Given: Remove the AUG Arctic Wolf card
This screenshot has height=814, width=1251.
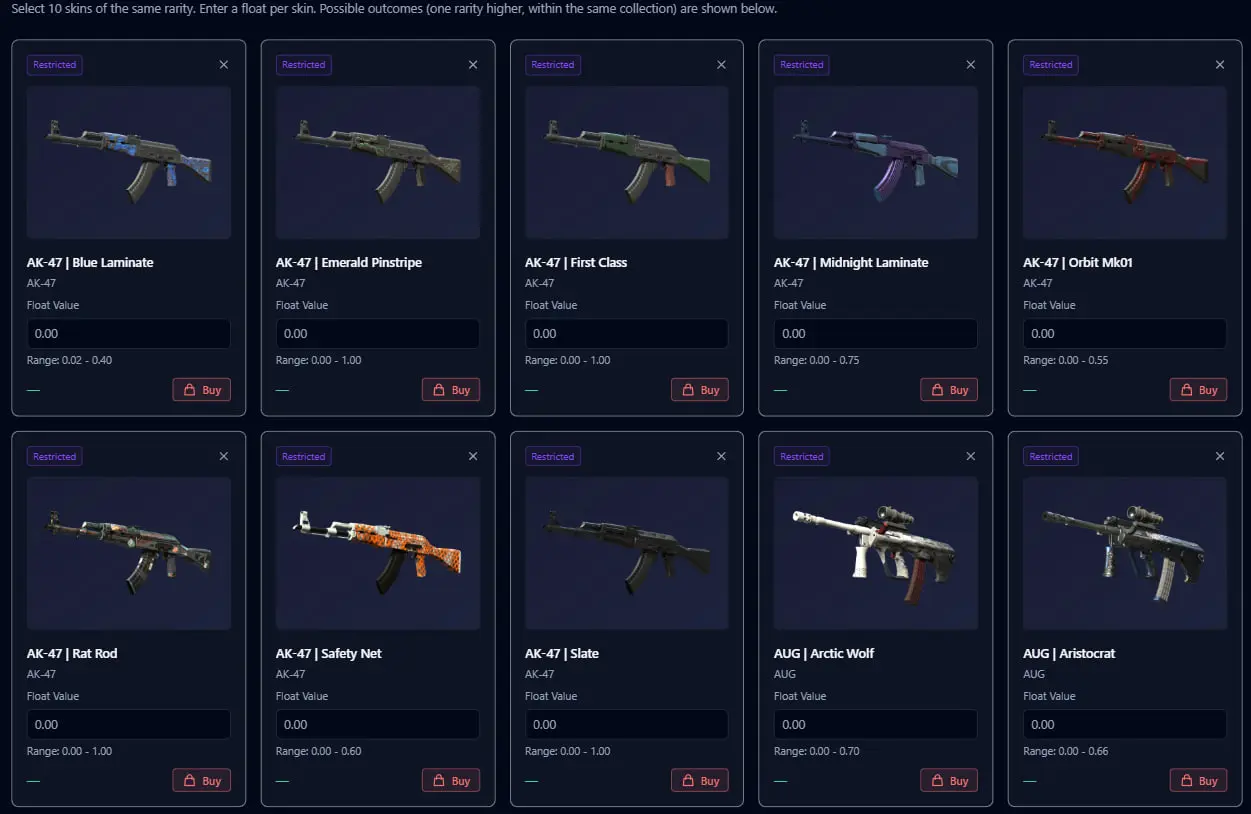Looking at the screenshot, I should click(x=971, y=456).
